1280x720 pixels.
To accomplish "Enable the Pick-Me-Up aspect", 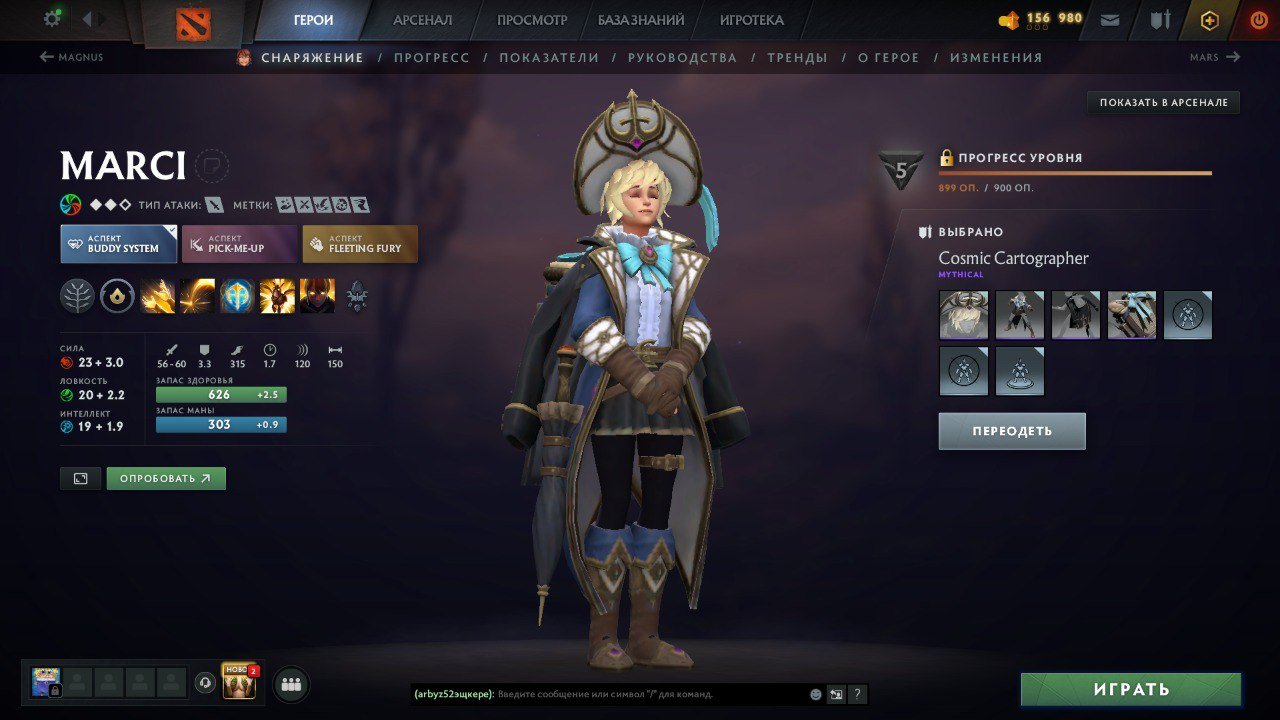I will click(238, 243).
